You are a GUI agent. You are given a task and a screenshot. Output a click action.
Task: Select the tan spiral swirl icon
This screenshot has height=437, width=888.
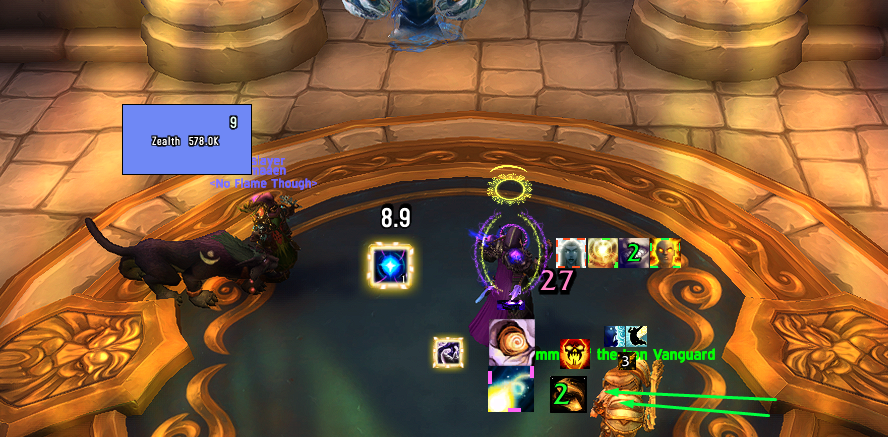click(511, 342)
